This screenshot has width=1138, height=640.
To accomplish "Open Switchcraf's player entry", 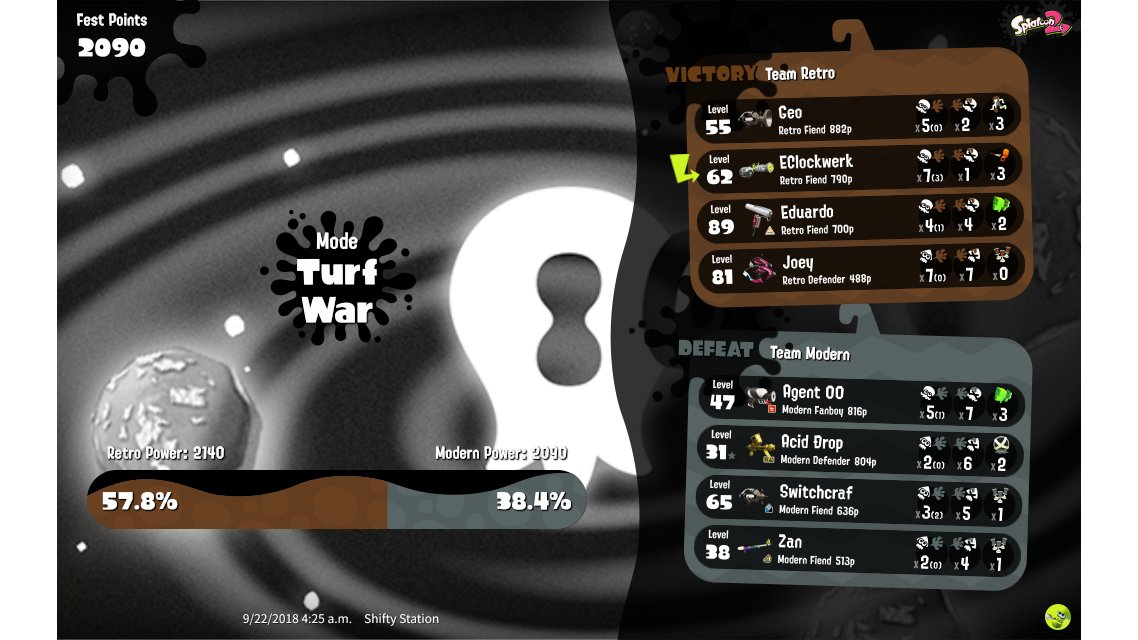I will click(860, 499).
